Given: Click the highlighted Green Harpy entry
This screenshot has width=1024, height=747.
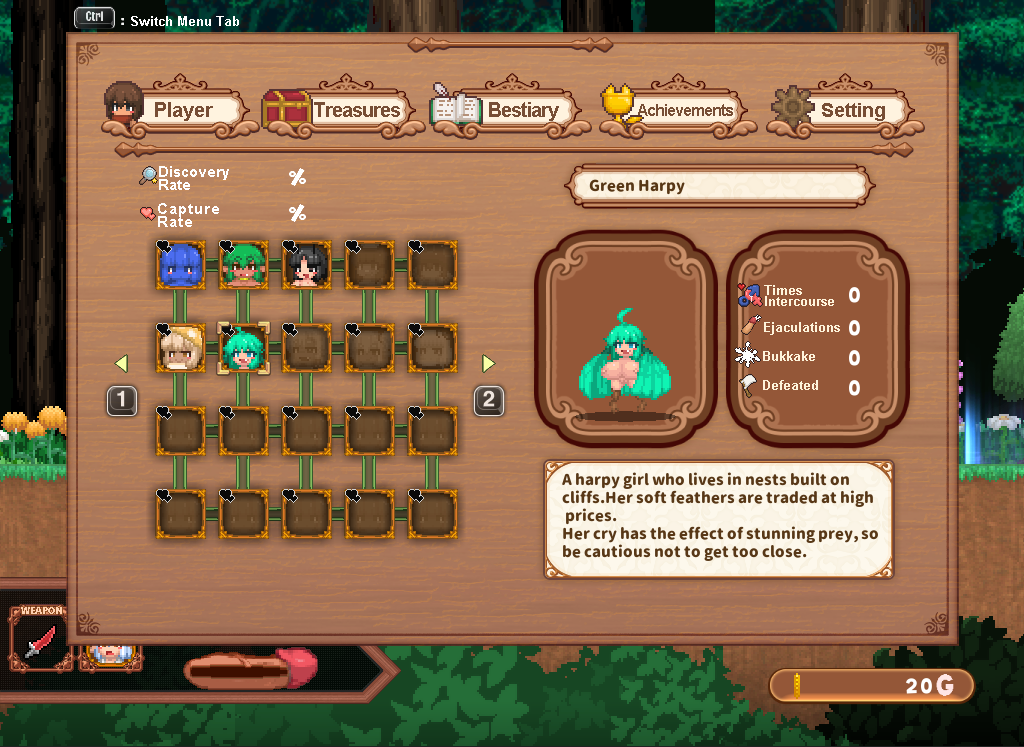Looking at the screenshot, I should (243, 348).
